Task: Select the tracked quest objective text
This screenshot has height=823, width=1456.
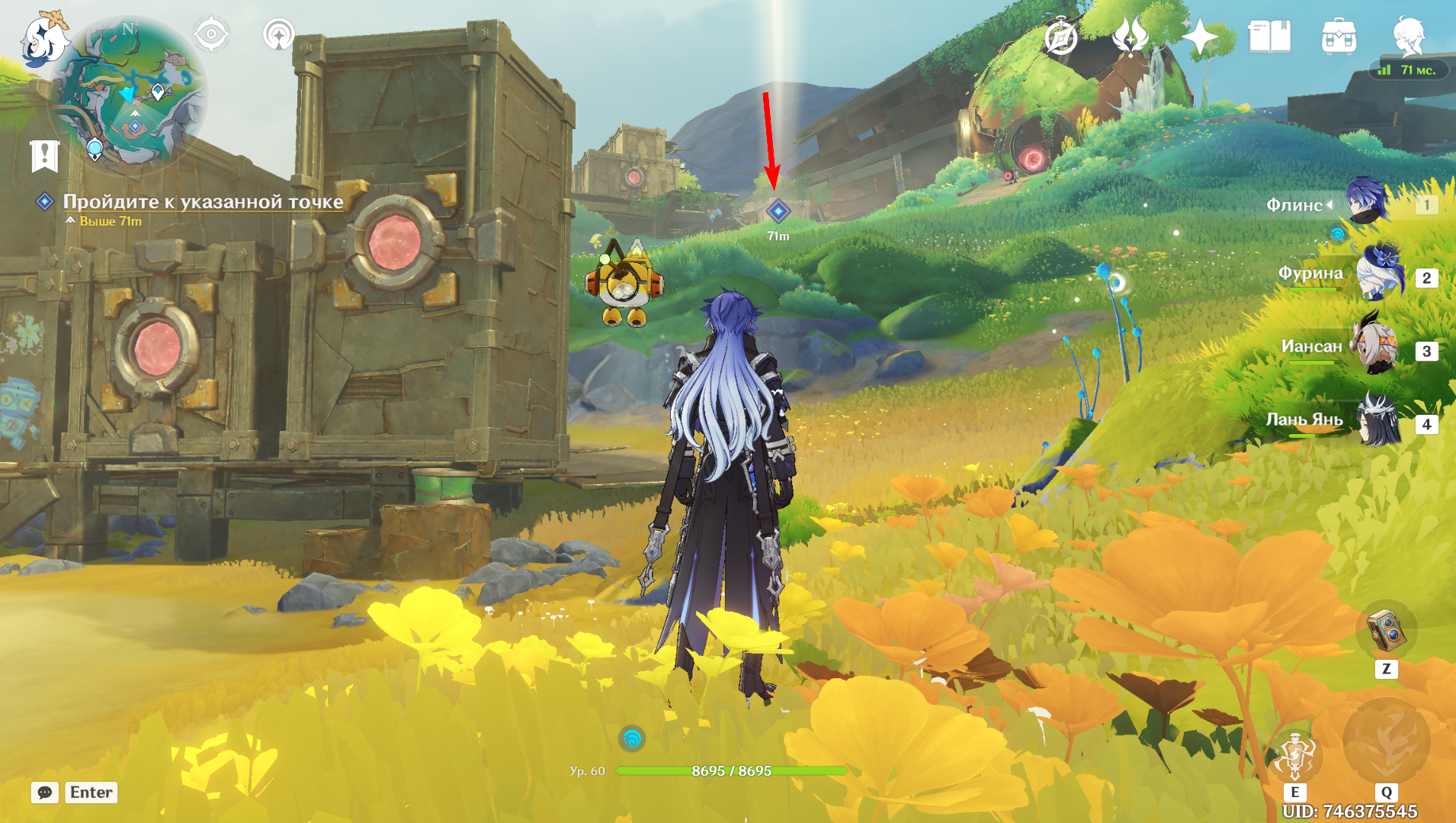Action: coord(203,201)
